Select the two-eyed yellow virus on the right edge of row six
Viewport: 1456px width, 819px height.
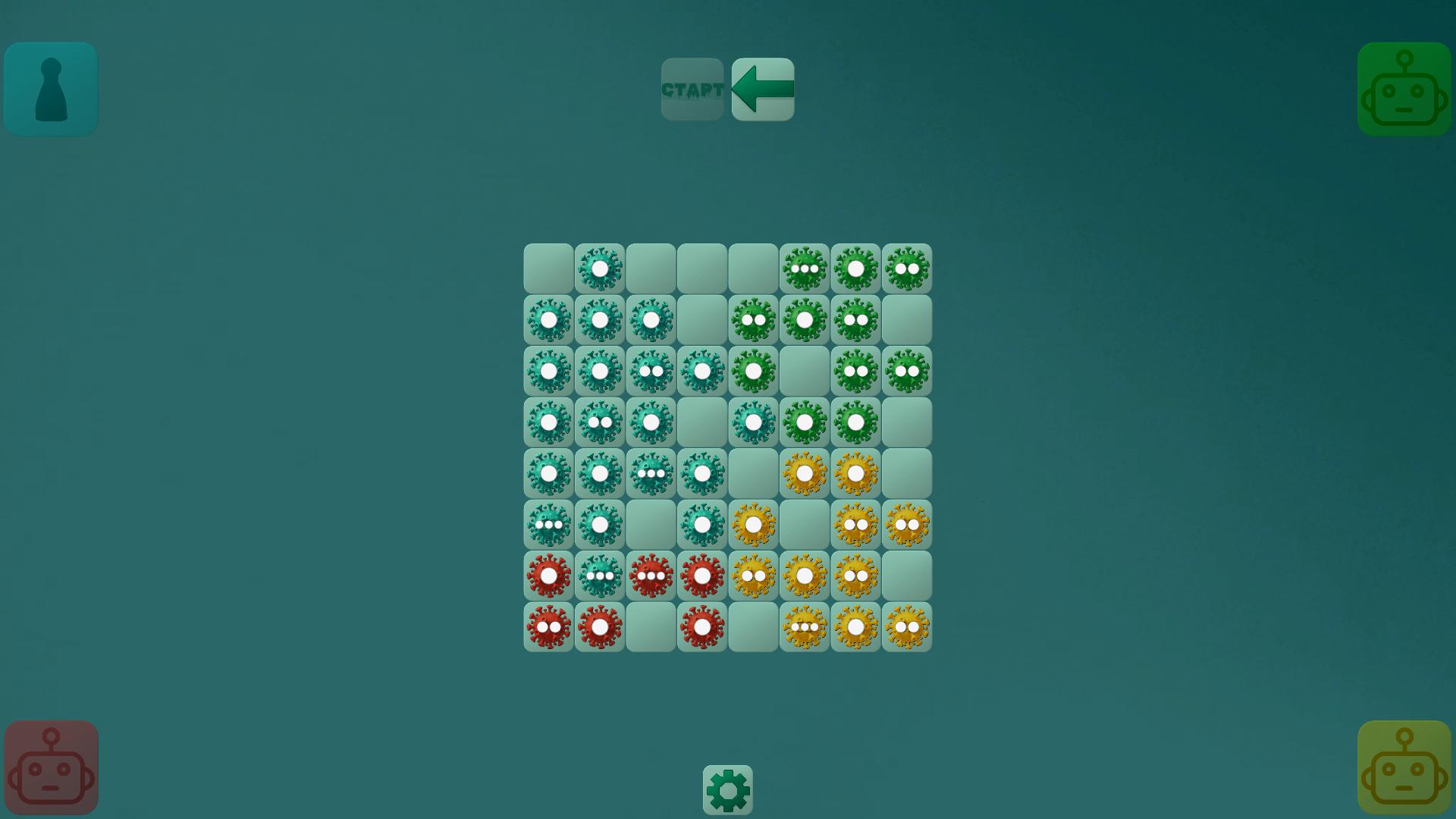[x=908, y=523]
